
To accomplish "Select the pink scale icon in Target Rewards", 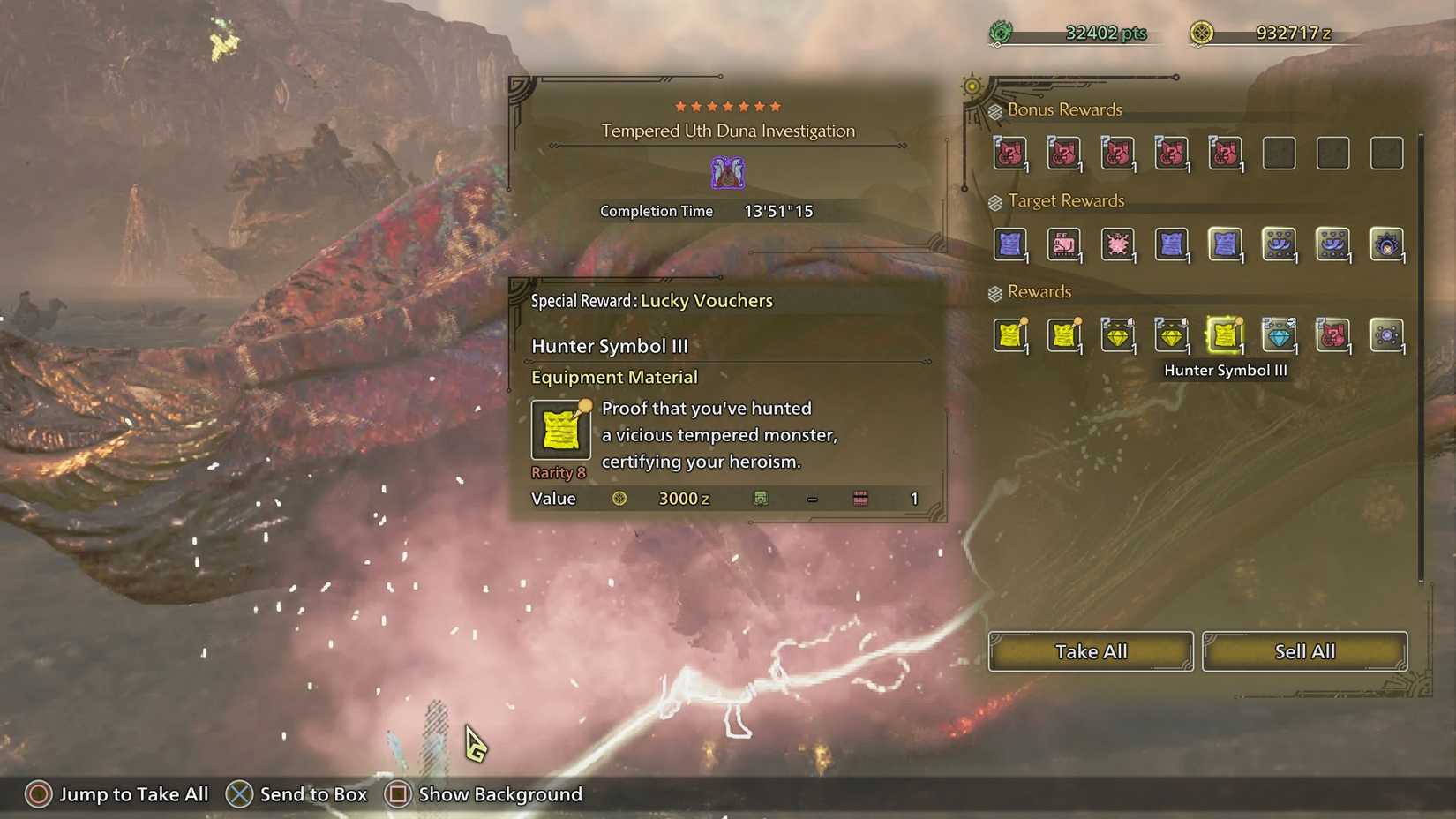I will (1118, 245).
